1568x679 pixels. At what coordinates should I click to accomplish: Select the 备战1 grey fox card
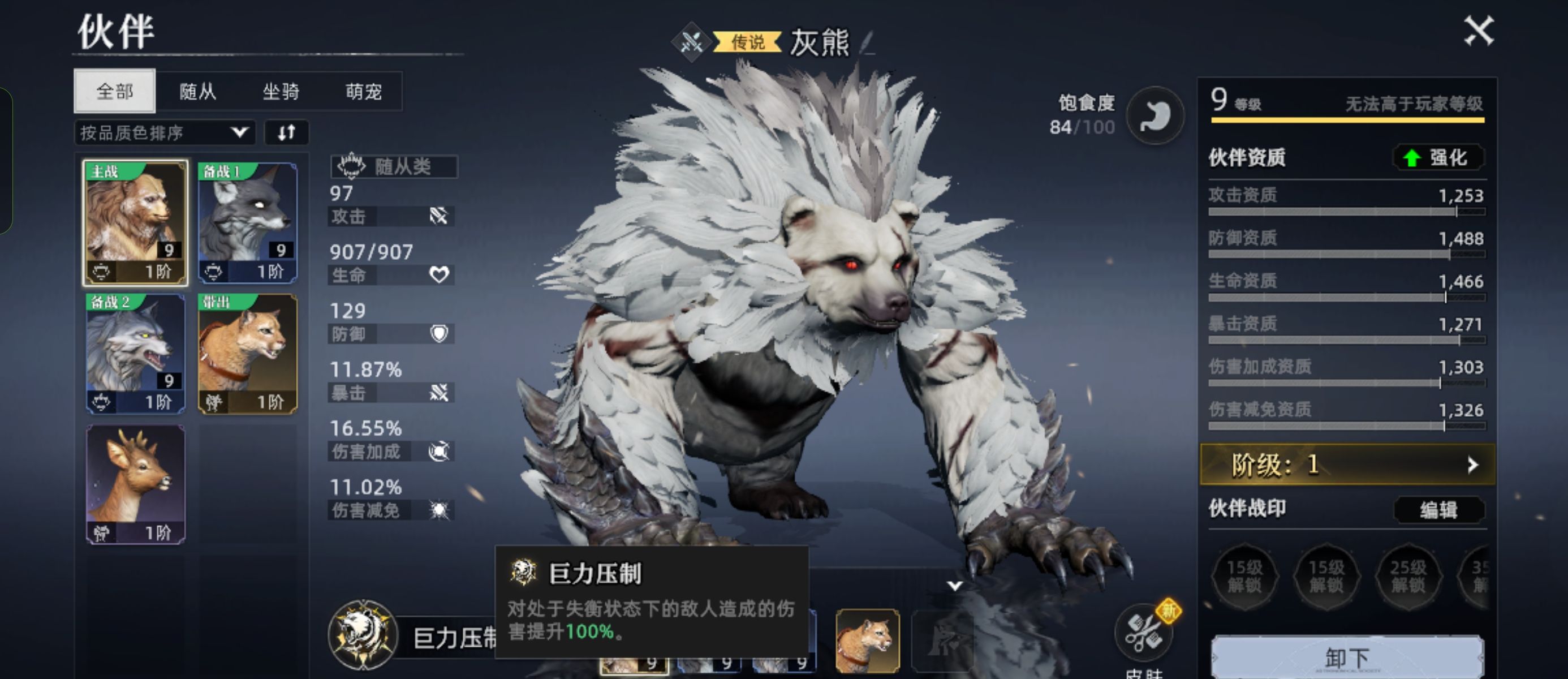point(248,223)
